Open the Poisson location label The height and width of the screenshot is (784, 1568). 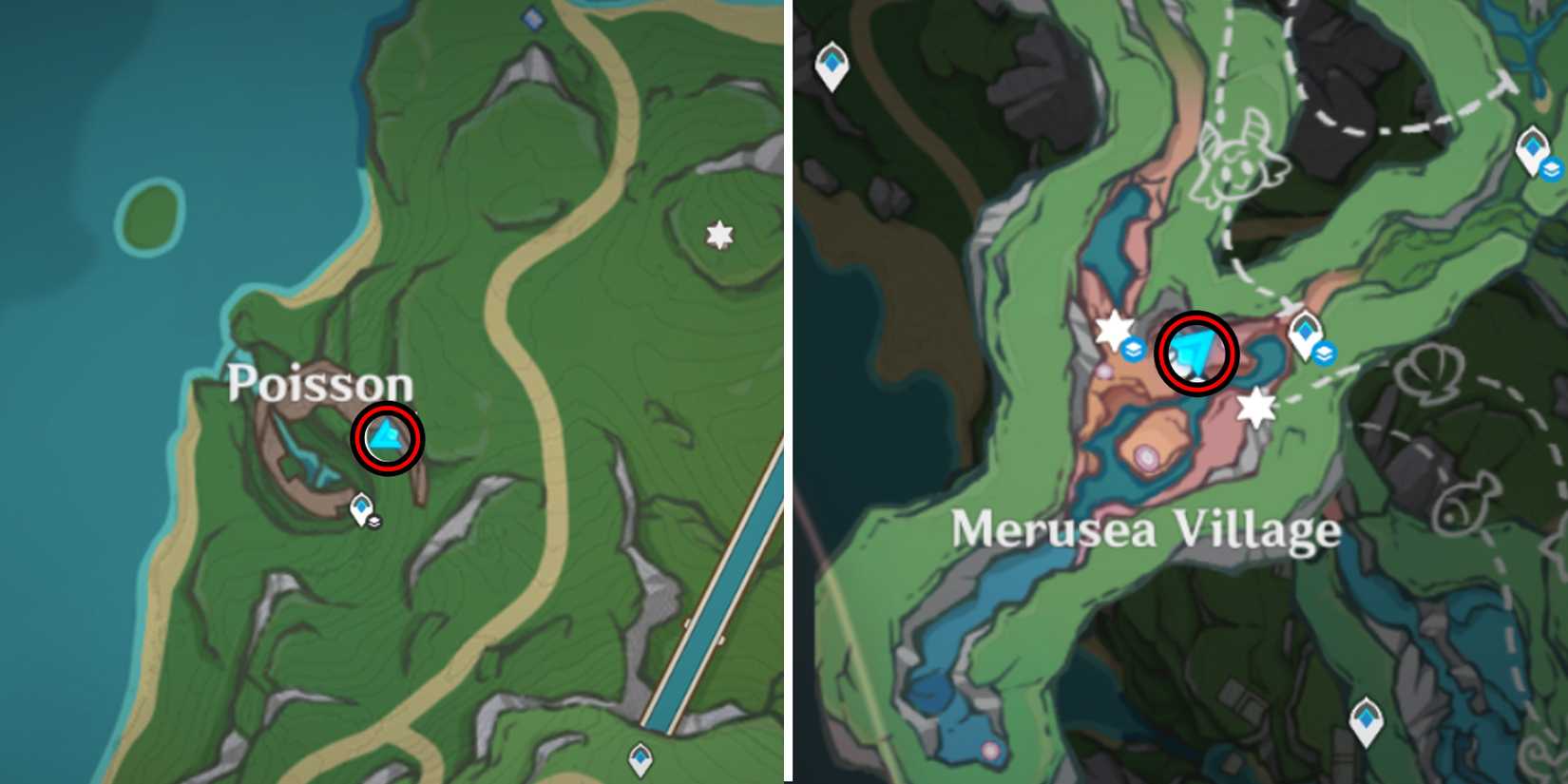coord(321,387)
